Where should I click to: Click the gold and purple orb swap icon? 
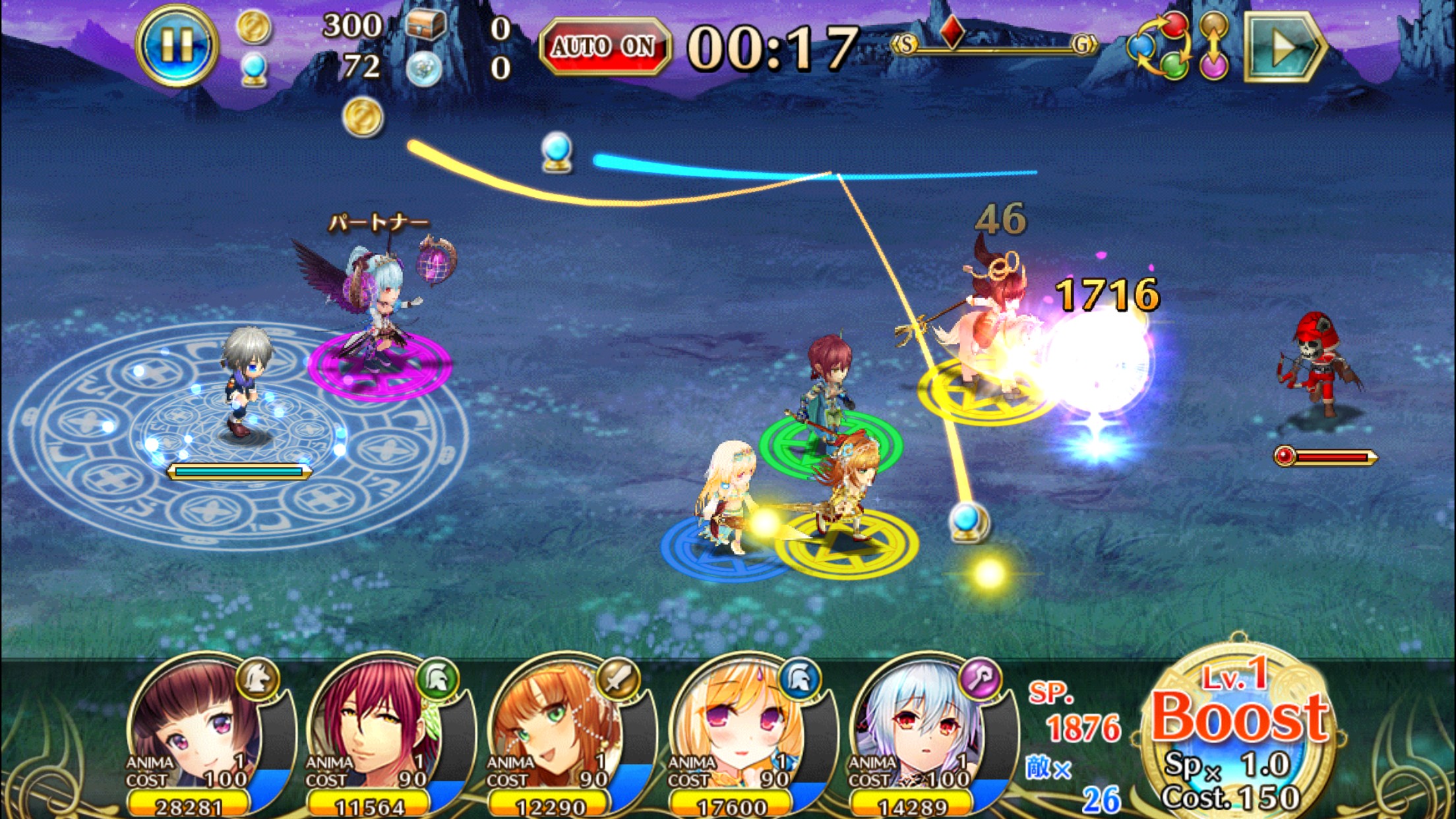[1214, 46]
